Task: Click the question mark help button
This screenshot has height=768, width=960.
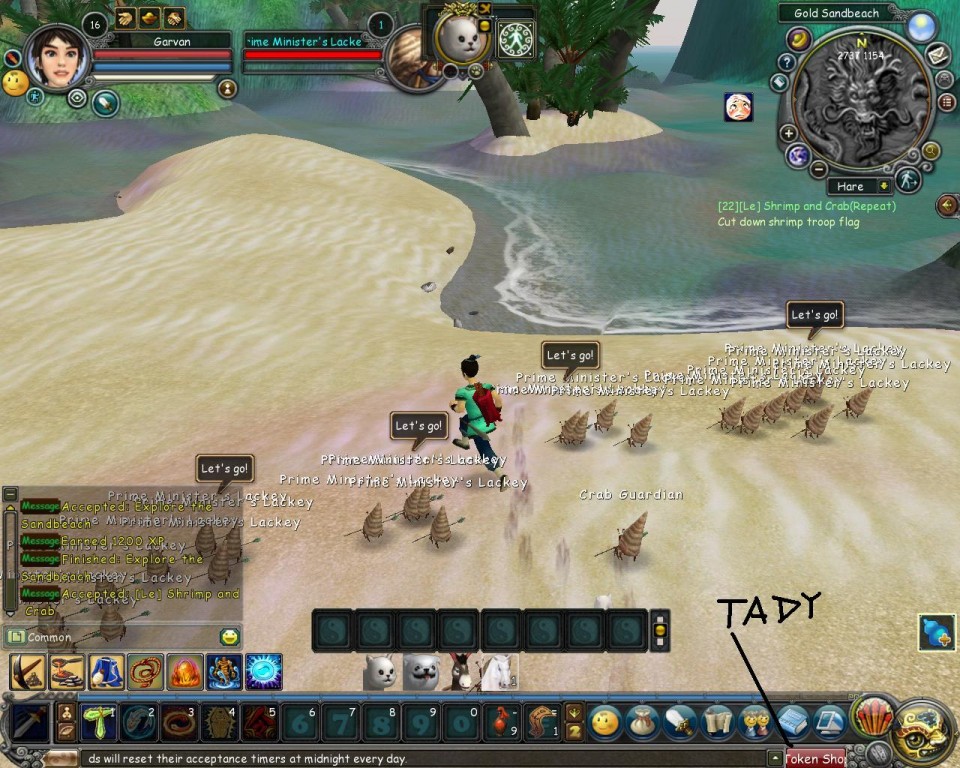Action: tap(786, 61)
